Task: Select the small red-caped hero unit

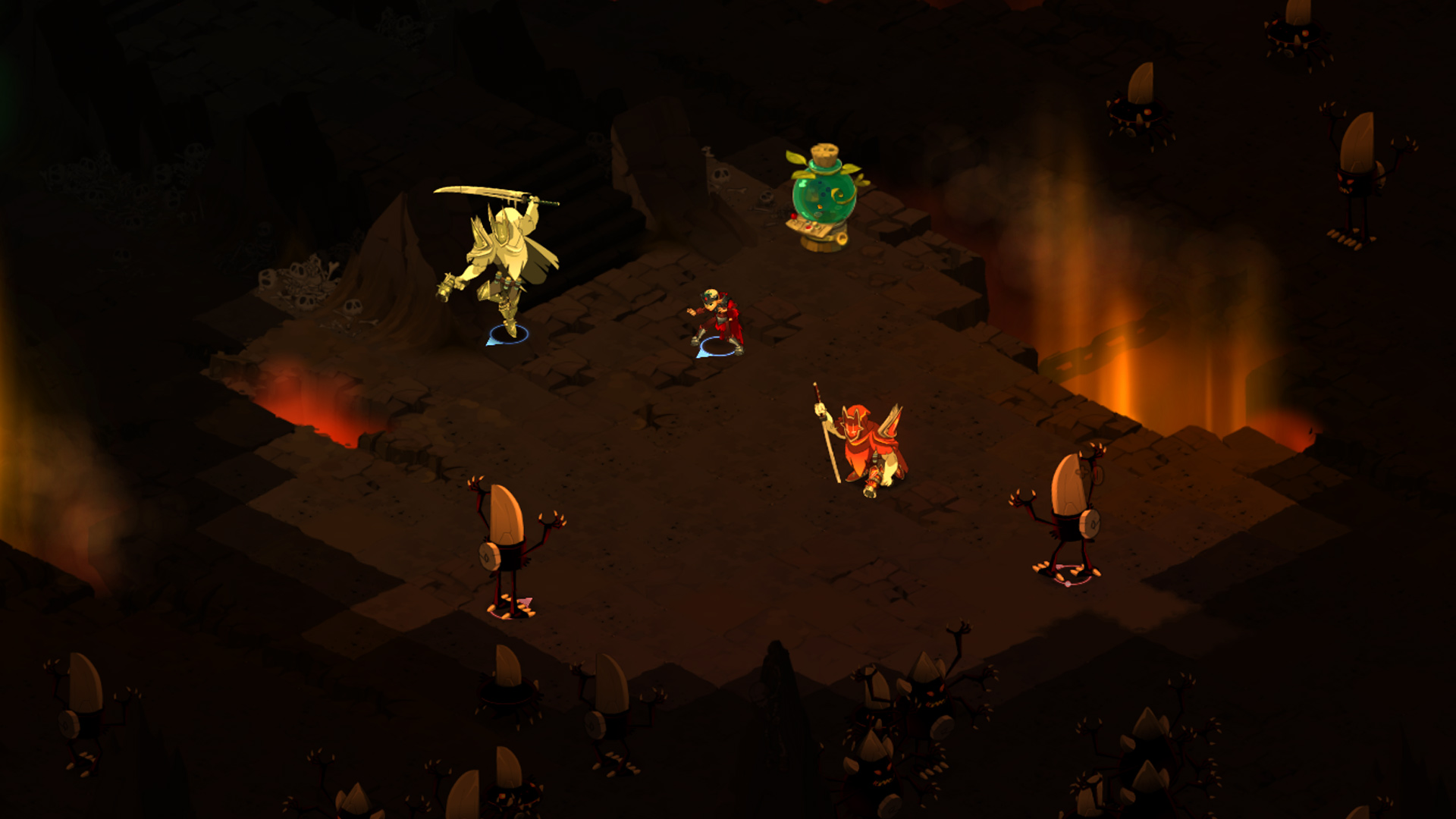Action: (x=717, y=321)
